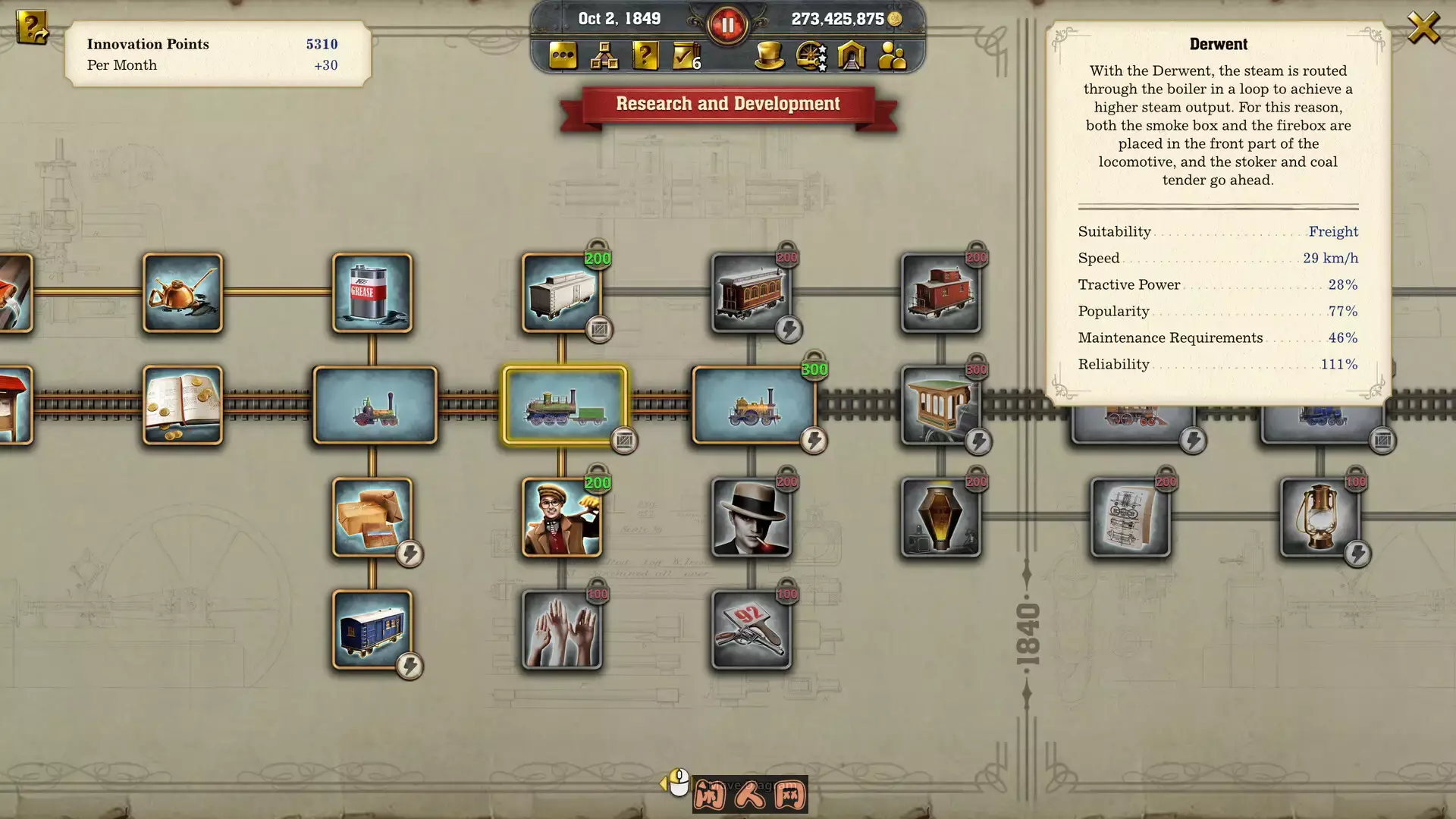Pick the red caboose research node

[940, 293]
